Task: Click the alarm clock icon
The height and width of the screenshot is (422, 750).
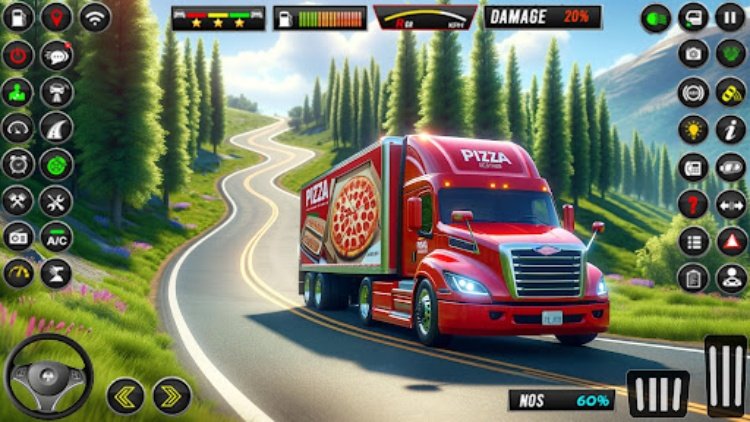Action: [x=18, y=164]
